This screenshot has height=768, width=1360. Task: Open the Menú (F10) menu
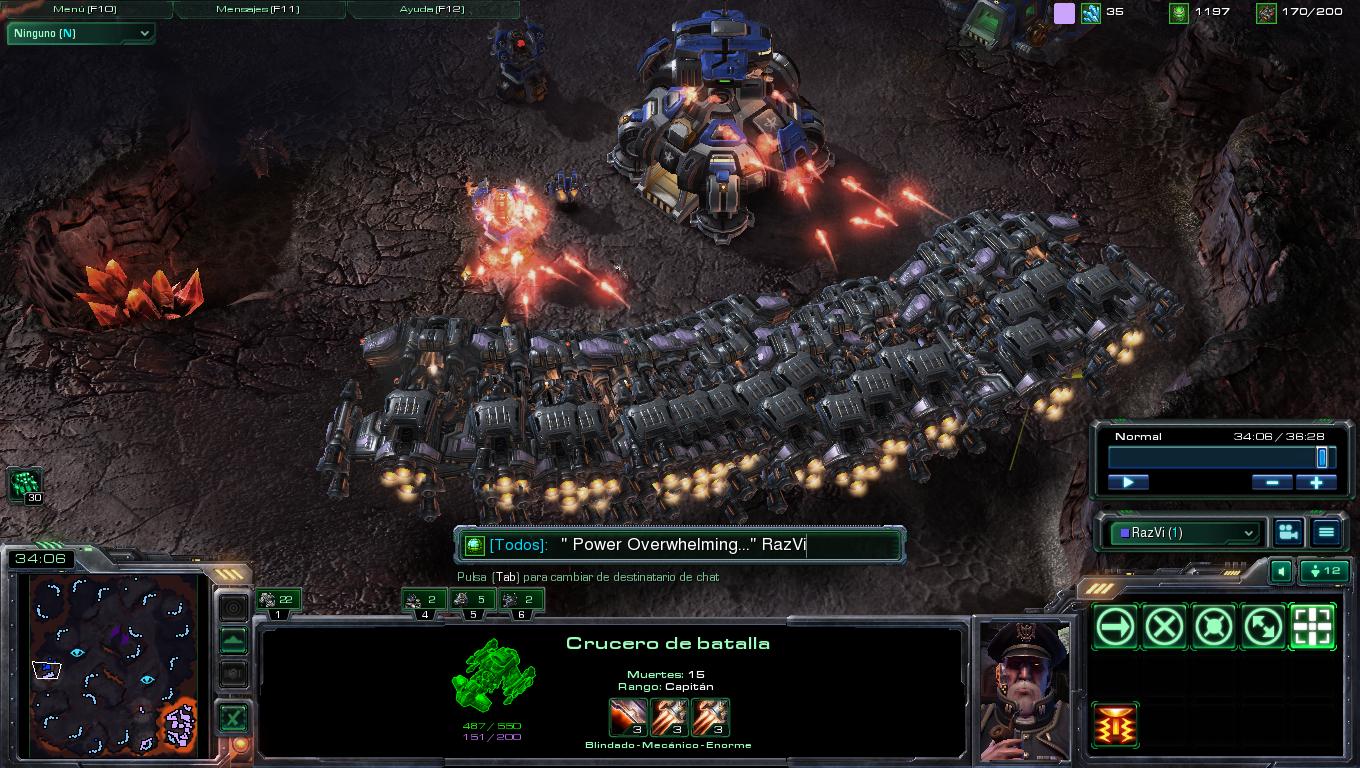86,10
